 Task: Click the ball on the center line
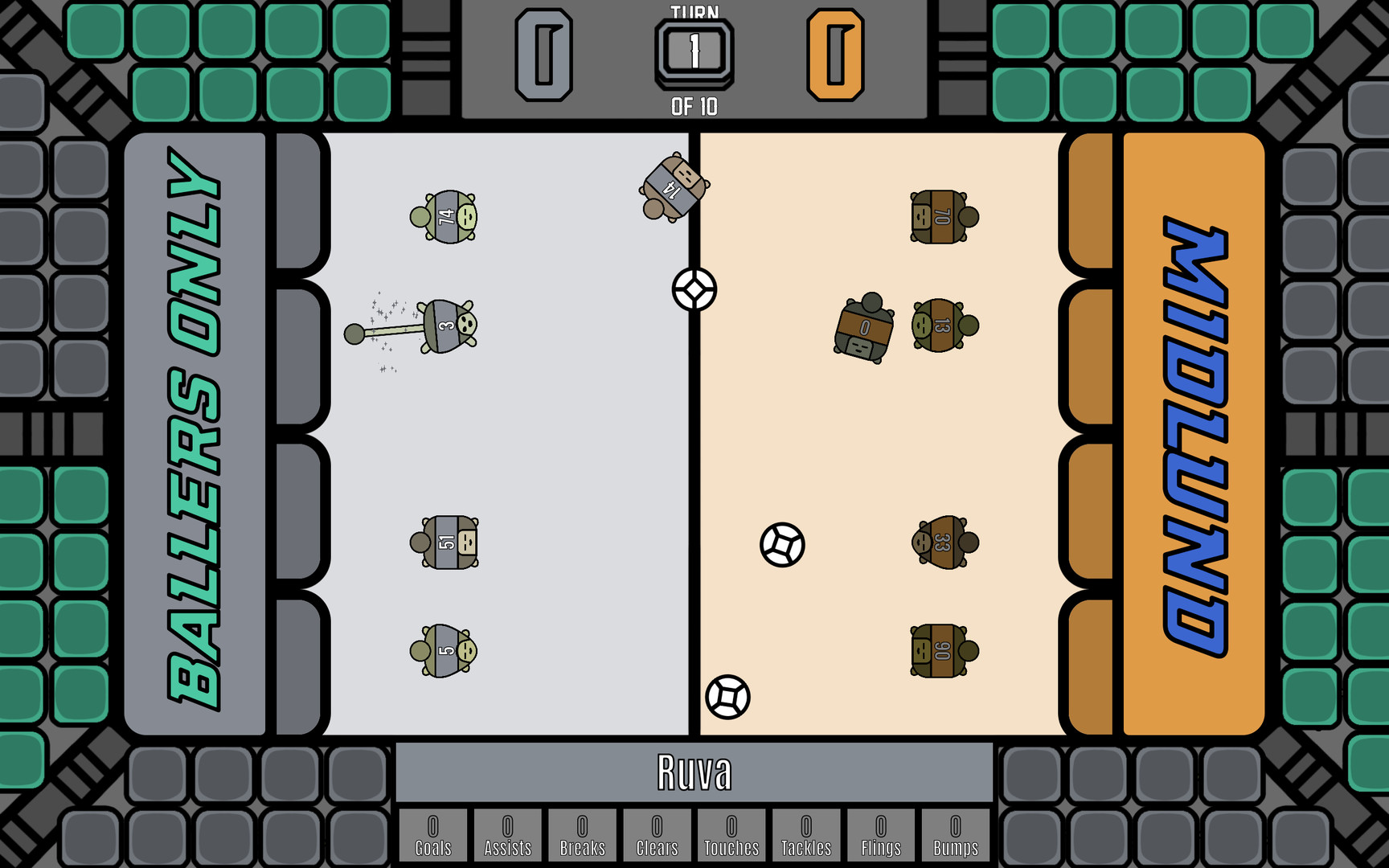[694, 289]
